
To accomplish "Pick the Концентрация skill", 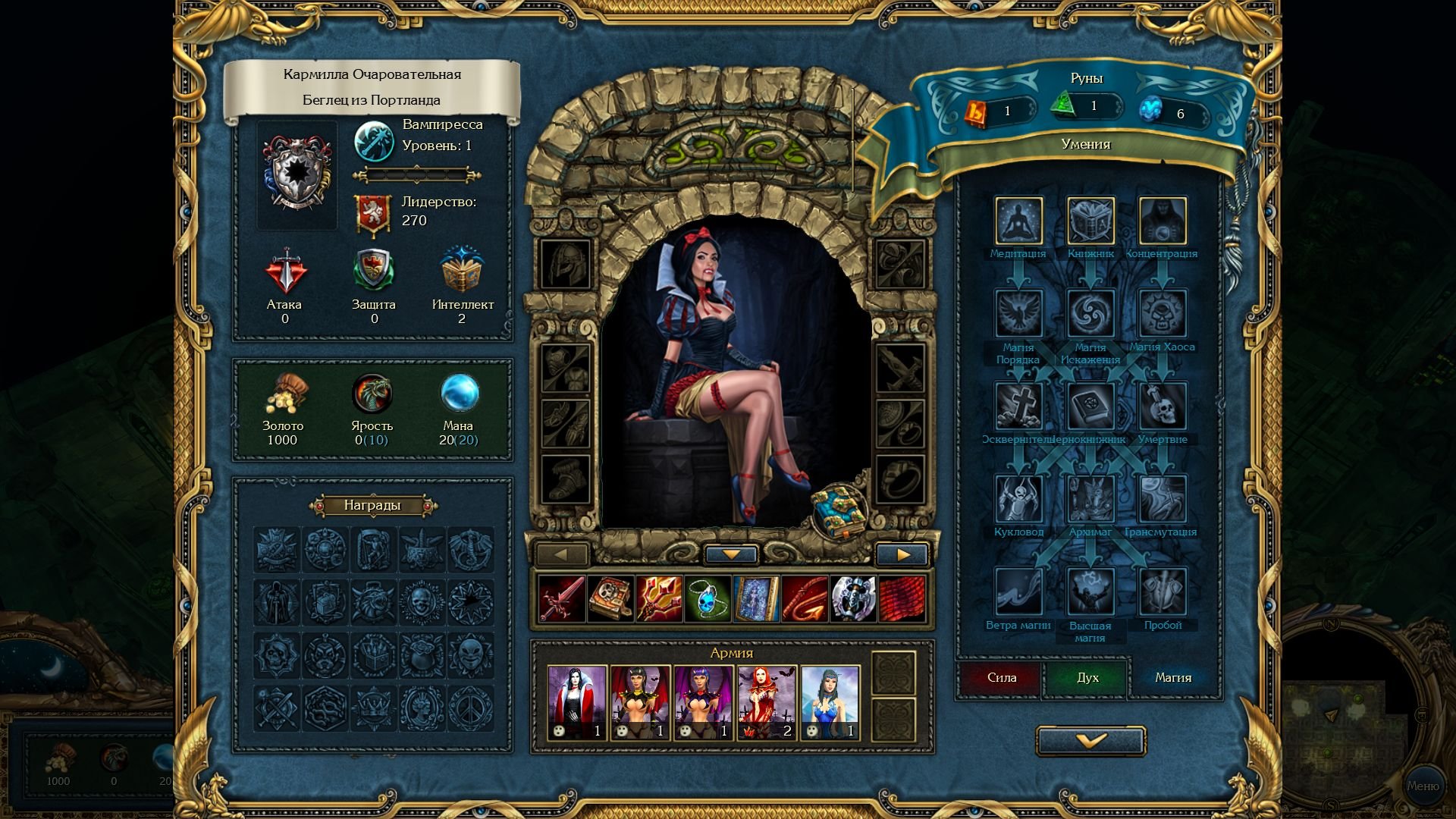I will [x=1163, y=221].
